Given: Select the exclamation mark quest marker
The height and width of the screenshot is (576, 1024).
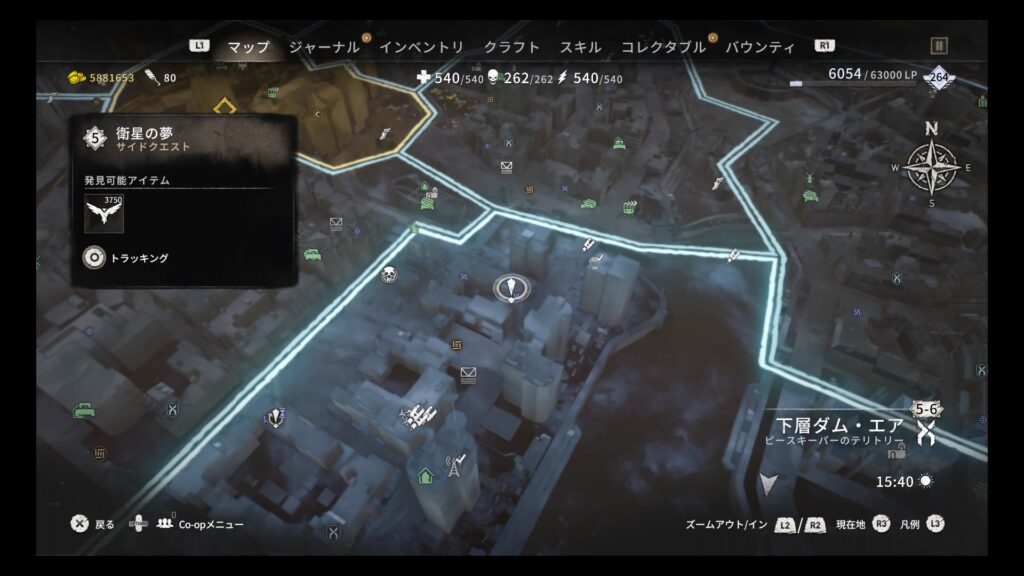Looking at the screenshot, I should pyautogui.click(x=510, y=289).
